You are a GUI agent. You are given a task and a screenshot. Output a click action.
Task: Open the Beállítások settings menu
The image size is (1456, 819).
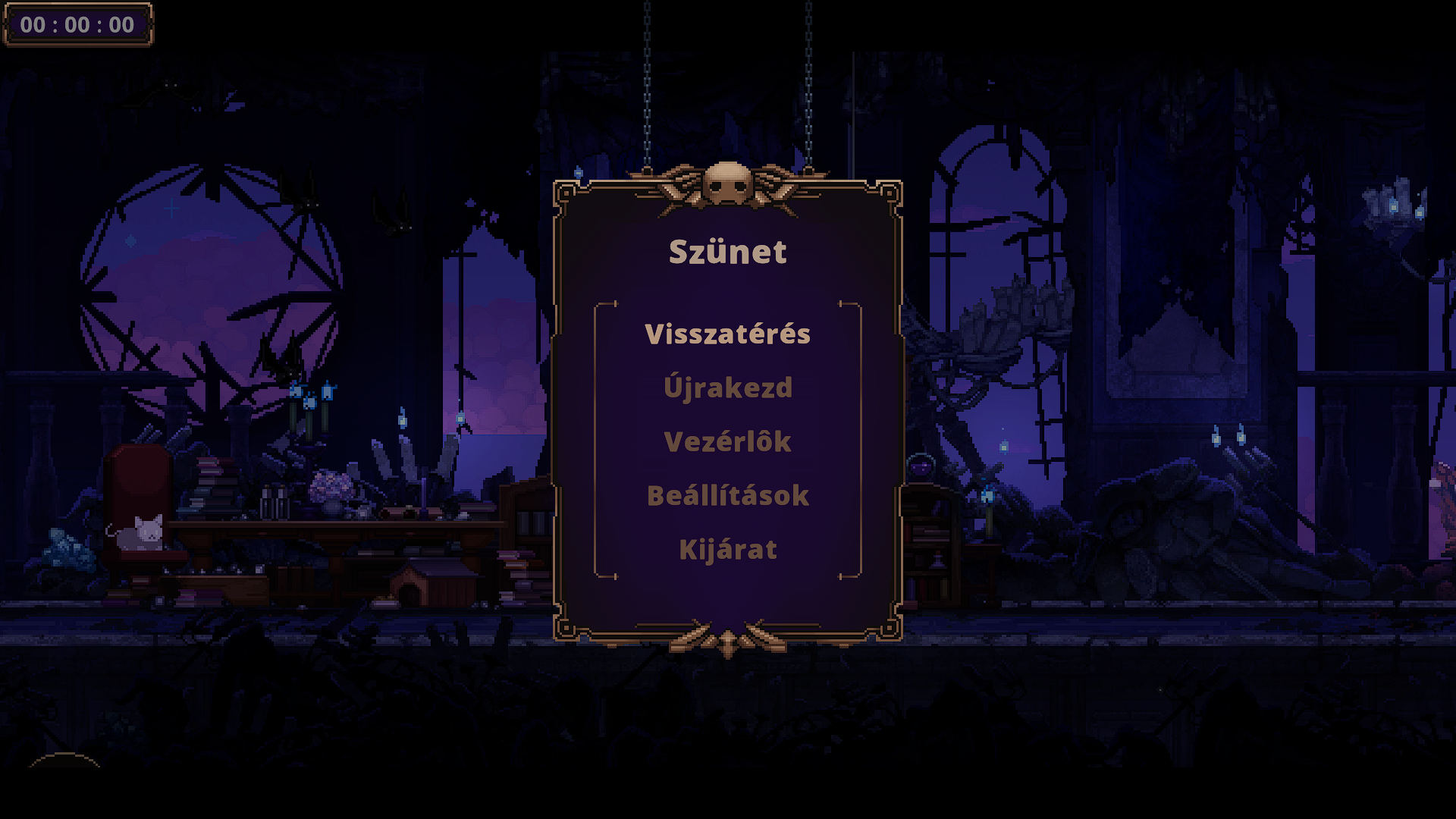(x=727, y=496)
